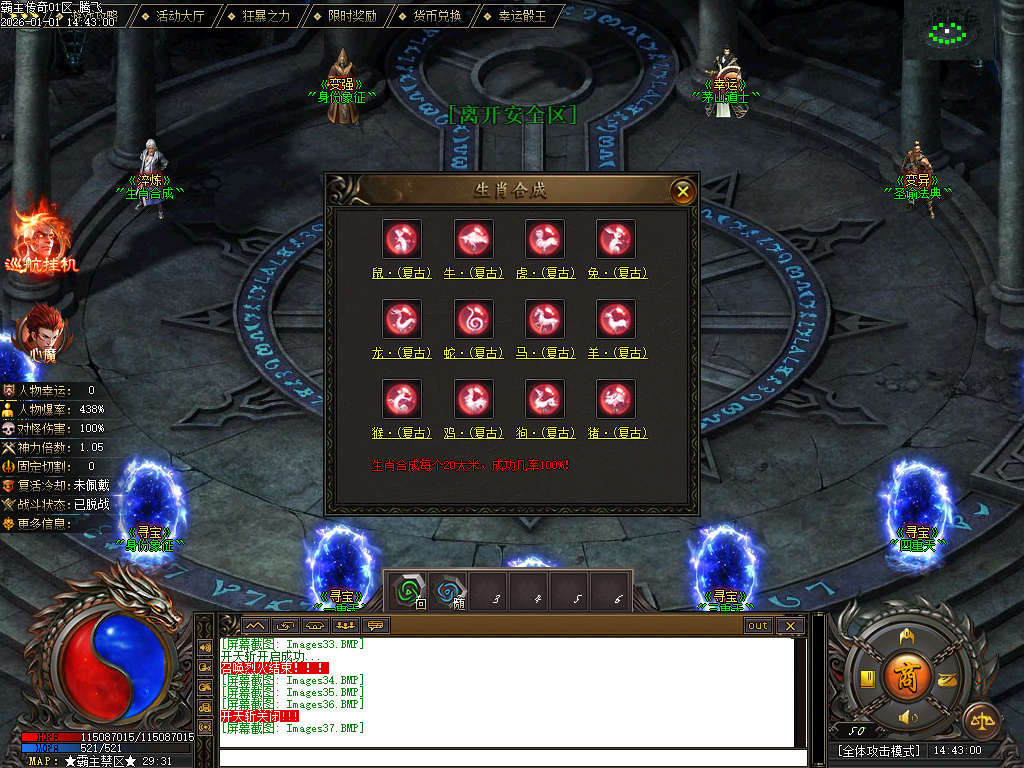Choose 猪·(复古) for synthesis
Image resolution: width=1024 pixels, height=768 pixels.
[616, 400]
